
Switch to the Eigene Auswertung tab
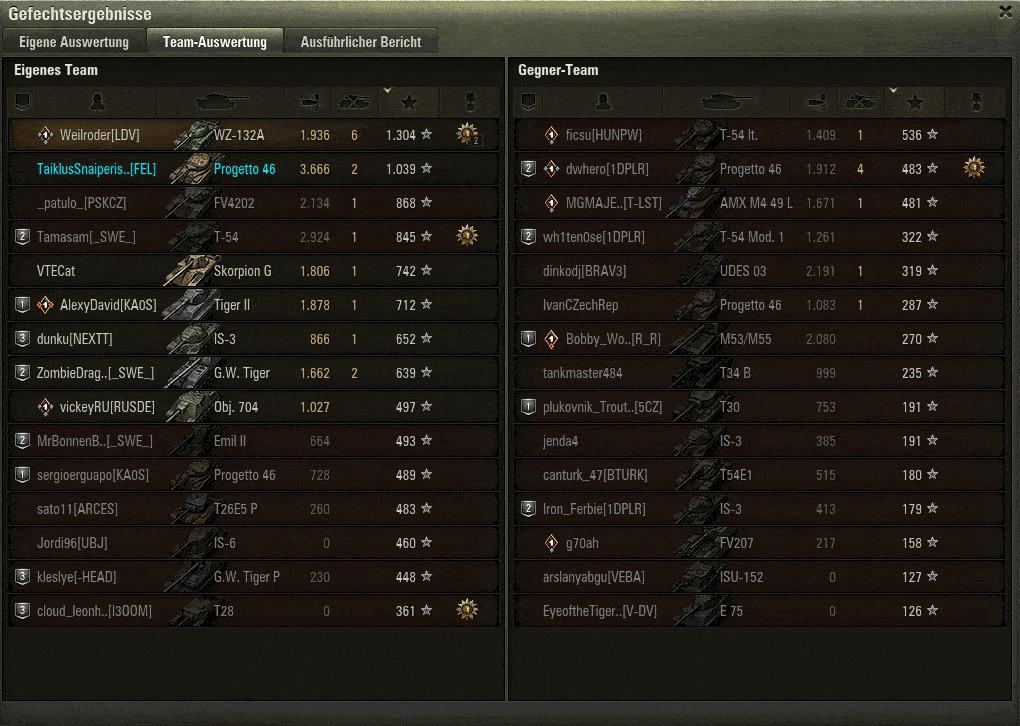coord(74,42)
